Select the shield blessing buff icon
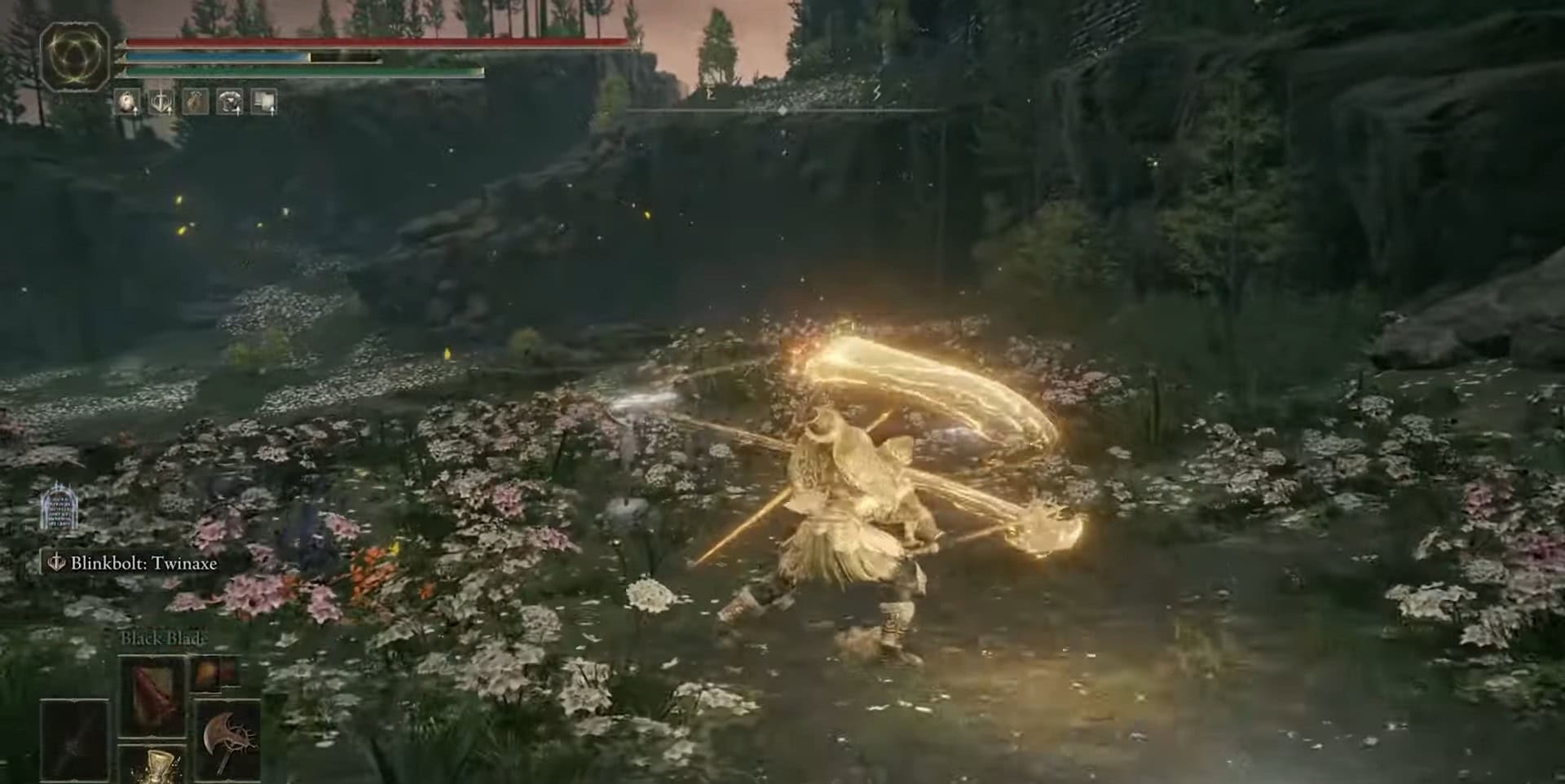 click(161, 101)
